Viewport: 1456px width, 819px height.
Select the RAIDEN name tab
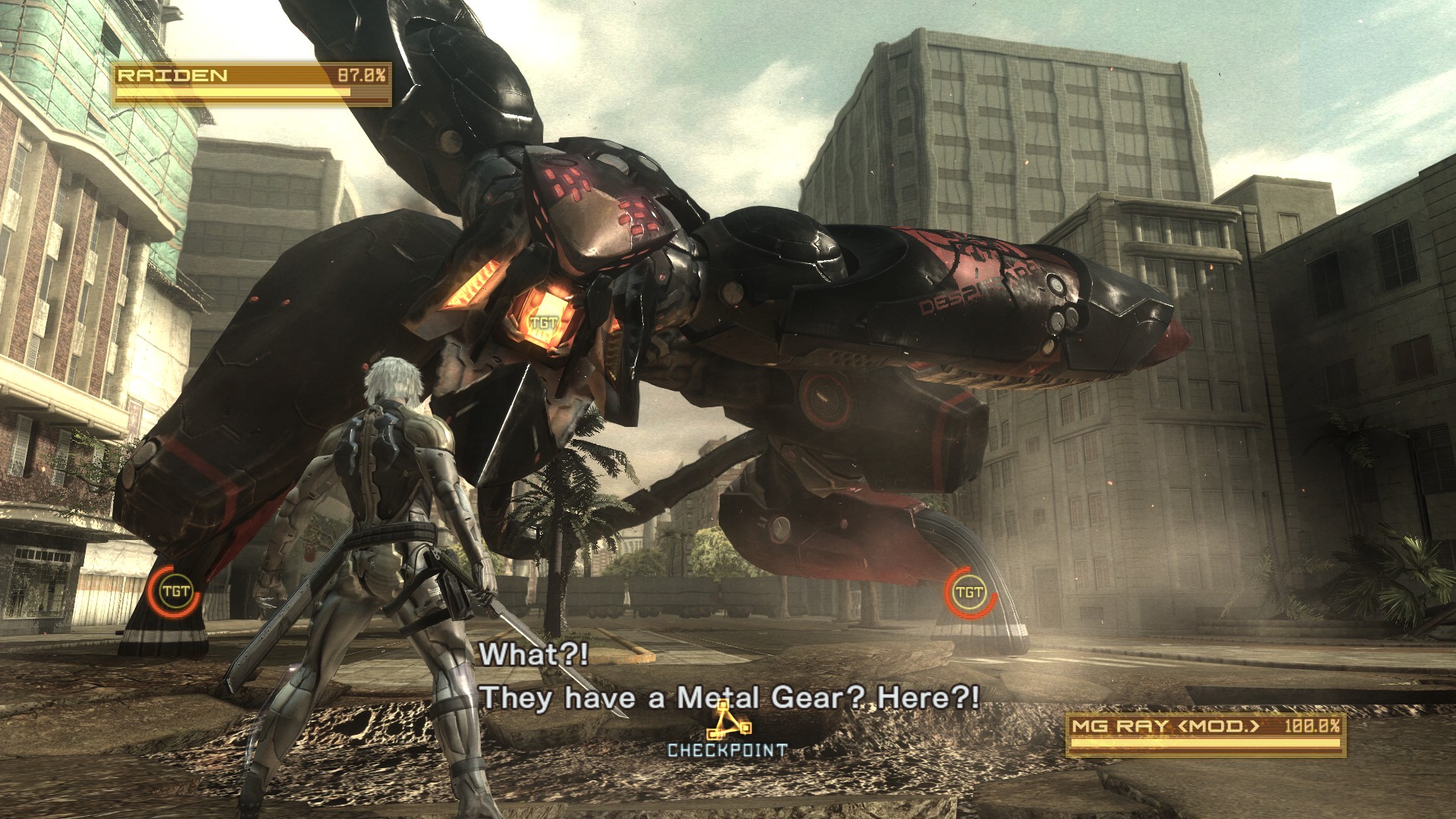171,75
